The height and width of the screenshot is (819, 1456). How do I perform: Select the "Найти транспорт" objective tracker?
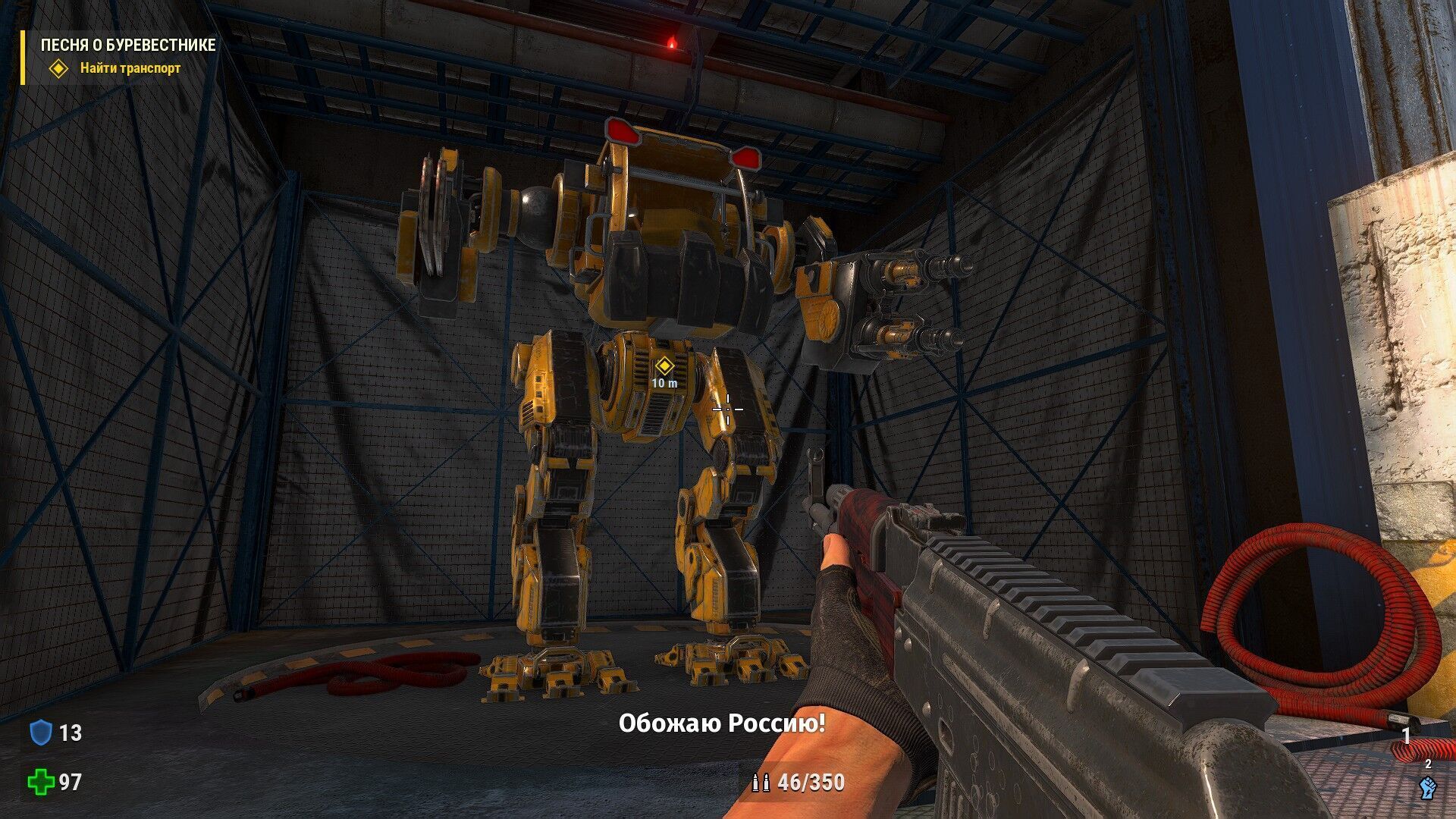[130, 68]
